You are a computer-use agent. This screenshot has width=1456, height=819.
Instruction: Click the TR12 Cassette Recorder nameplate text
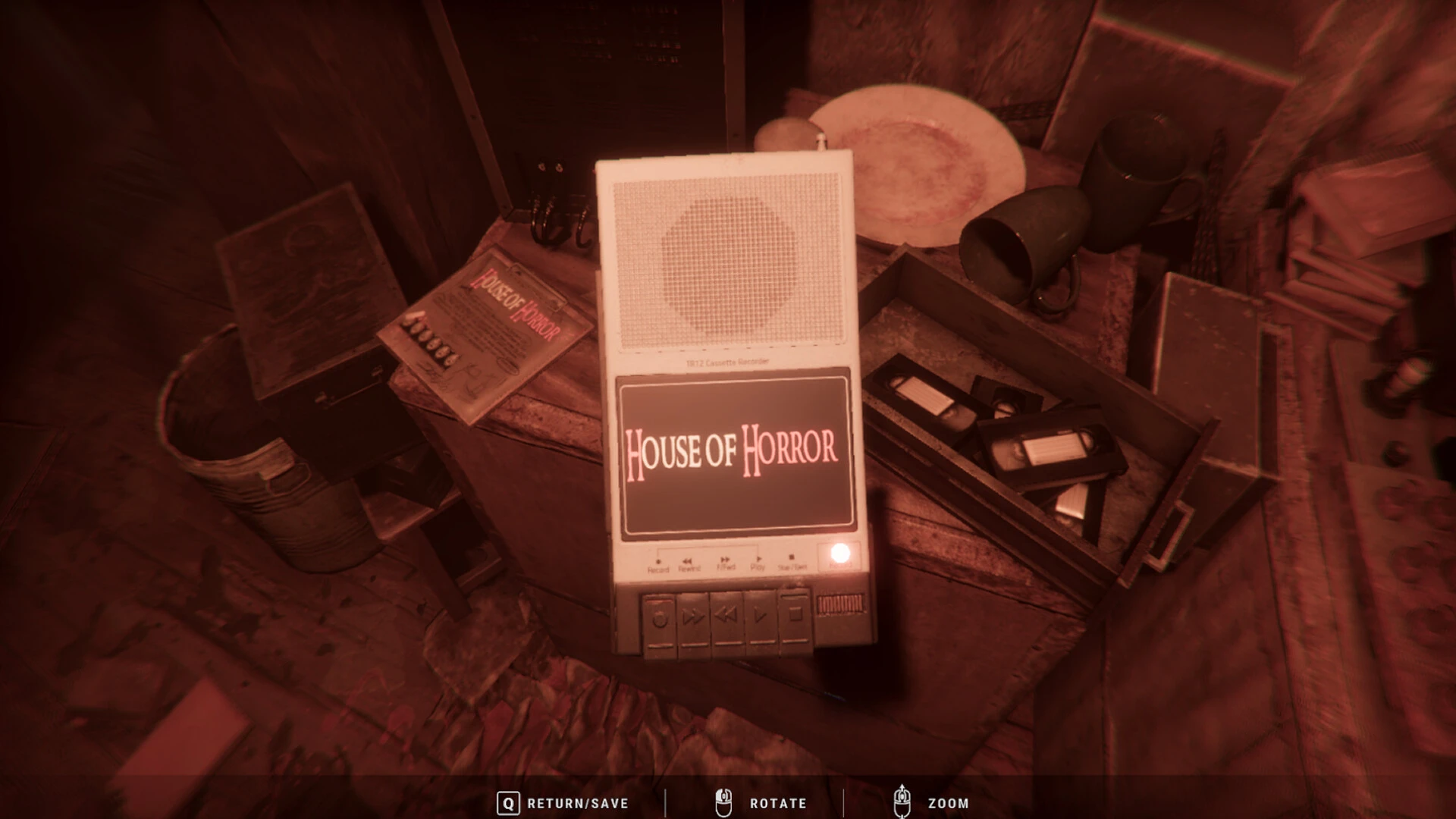pyautogui.click(x=730, y=362)
